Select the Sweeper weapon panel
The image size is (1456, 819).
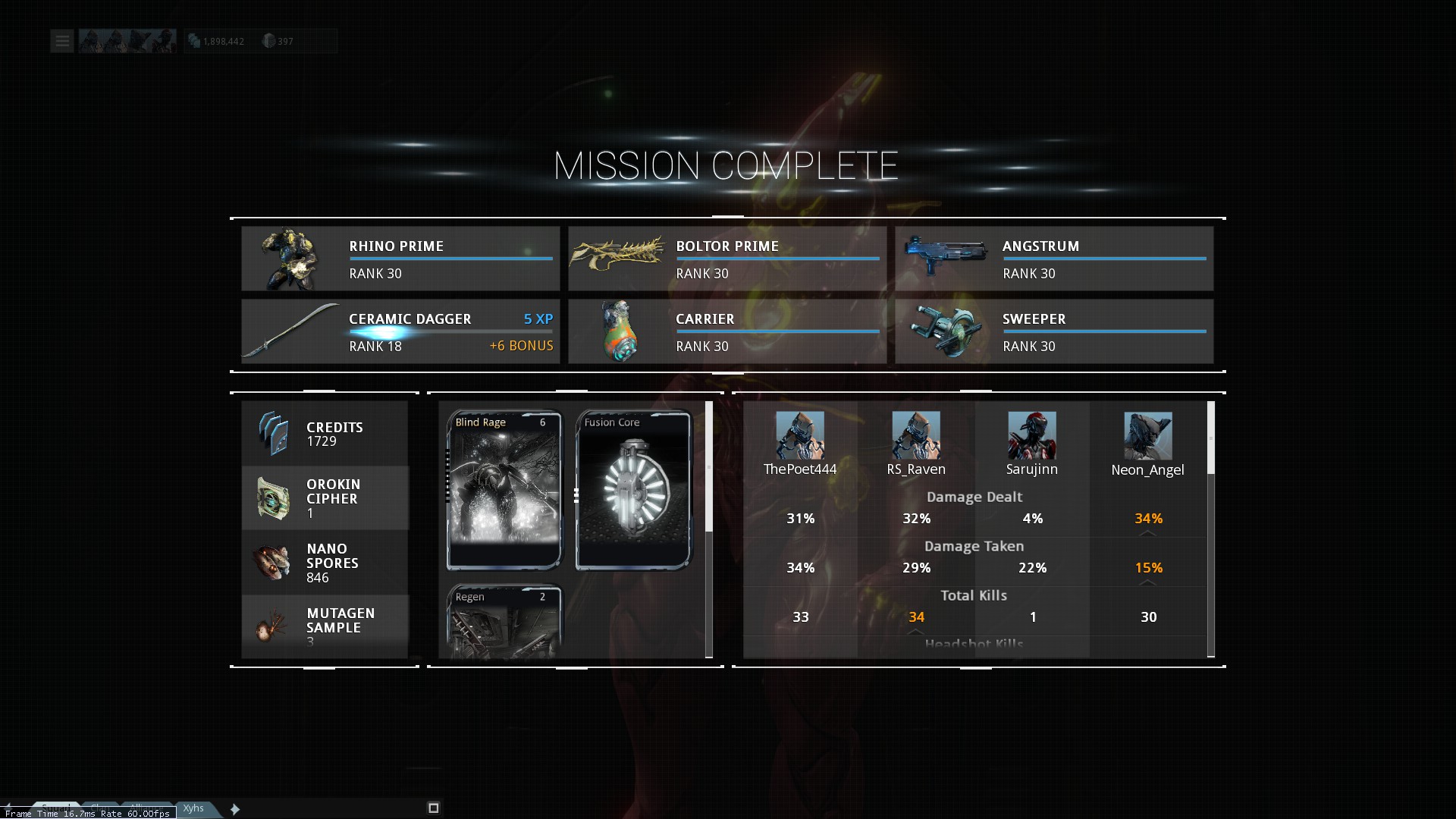click(x=1053, y=331)
